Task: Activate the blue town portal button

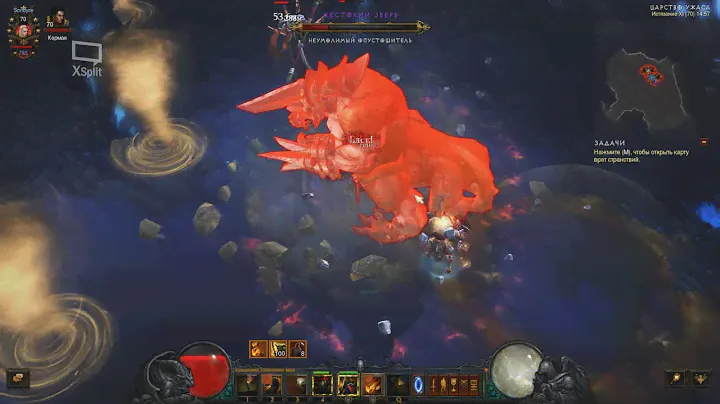Action: click(419, 384)
